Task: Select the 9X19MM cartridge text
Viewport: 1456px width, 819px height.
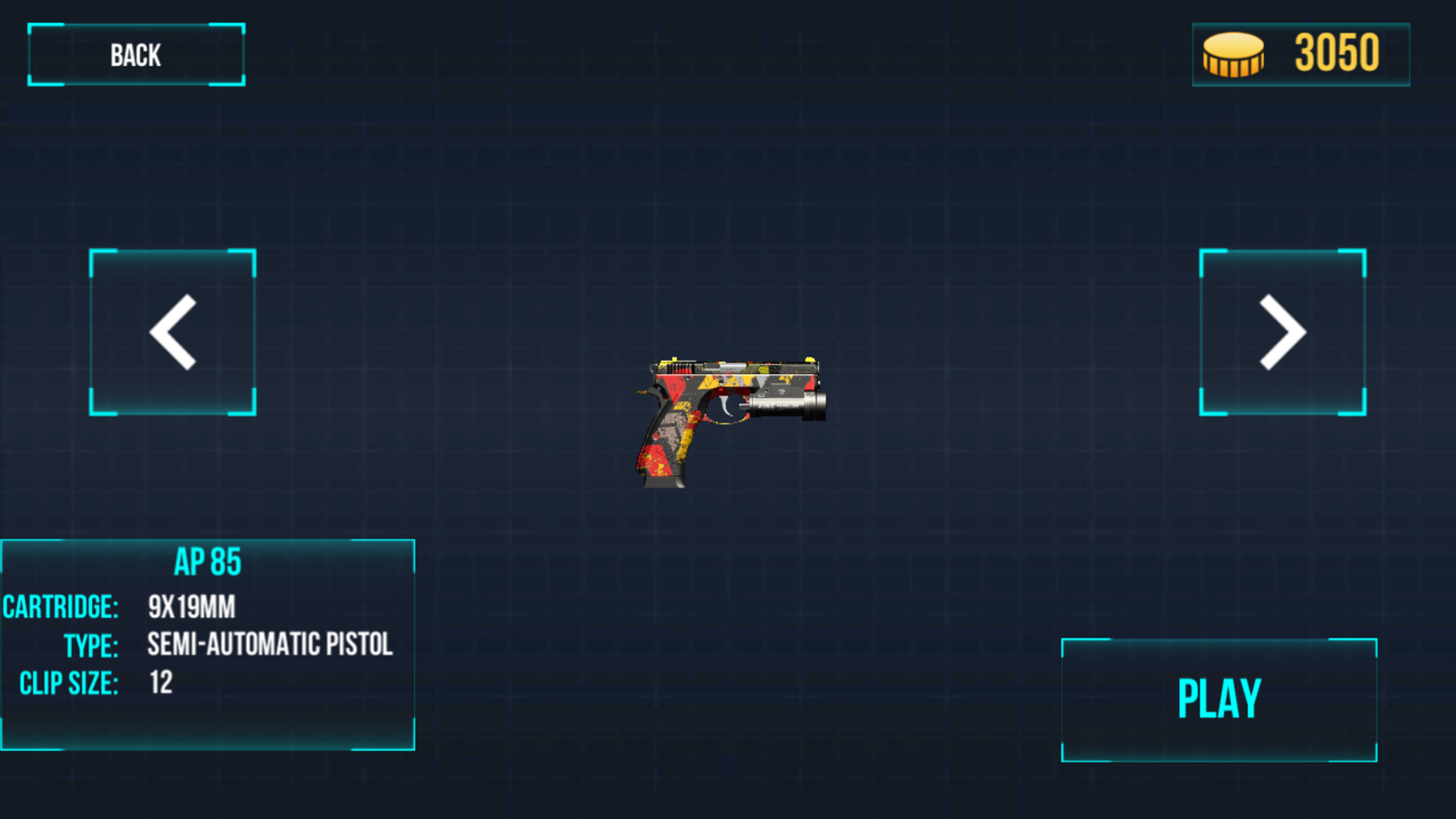Action: 192,607
